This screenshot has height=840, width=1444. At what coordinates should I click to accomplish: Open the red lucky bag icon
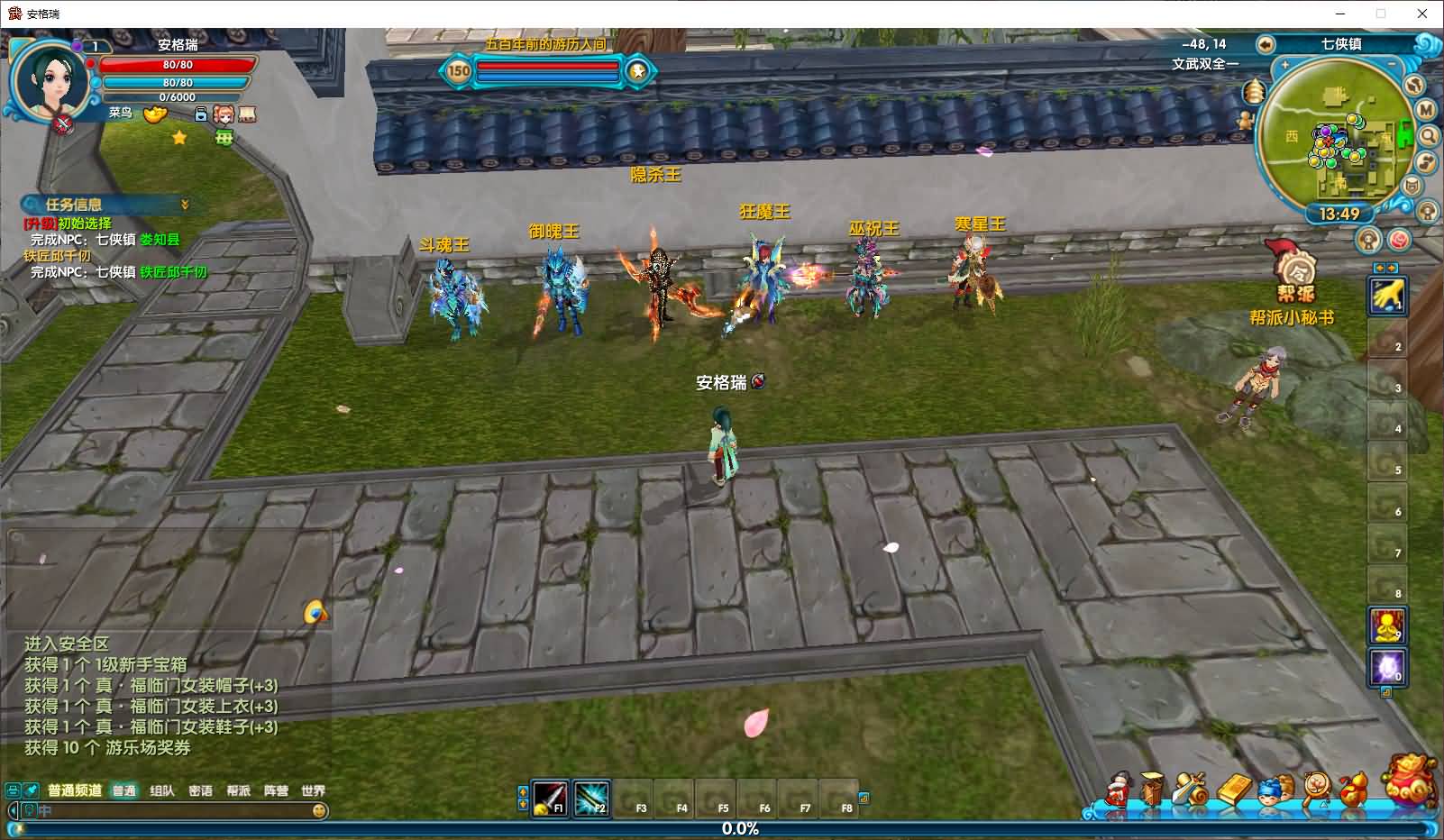point(1410,781)
